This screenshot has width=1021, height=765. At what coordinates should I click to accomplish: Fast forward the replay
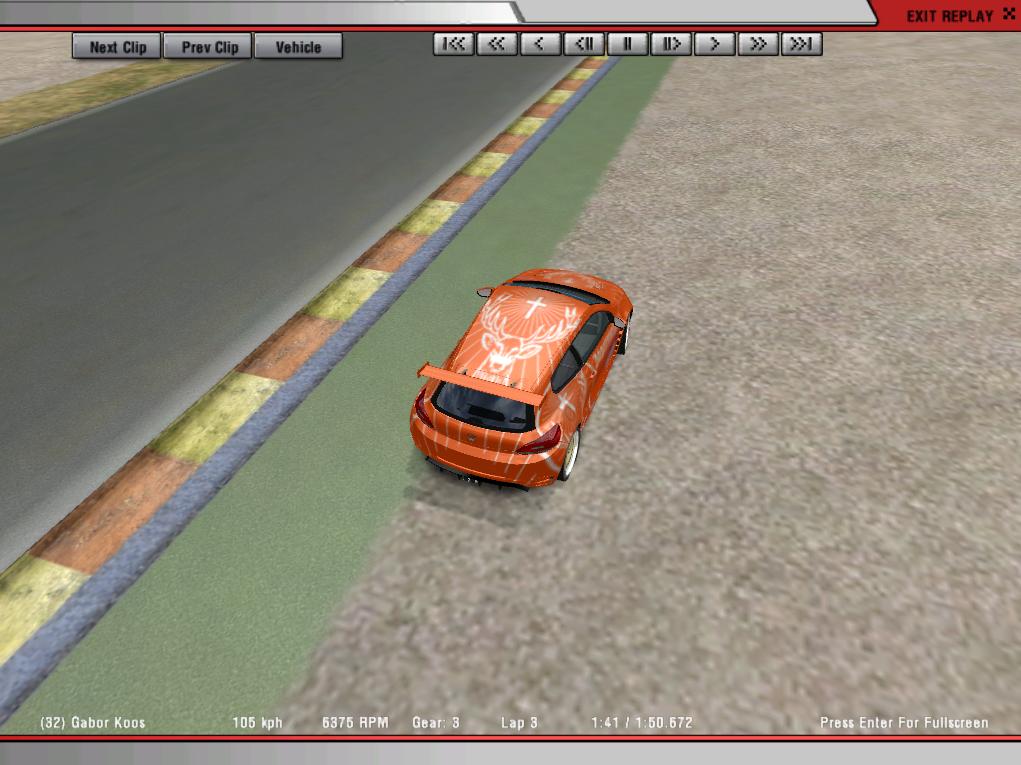point(758,44)
